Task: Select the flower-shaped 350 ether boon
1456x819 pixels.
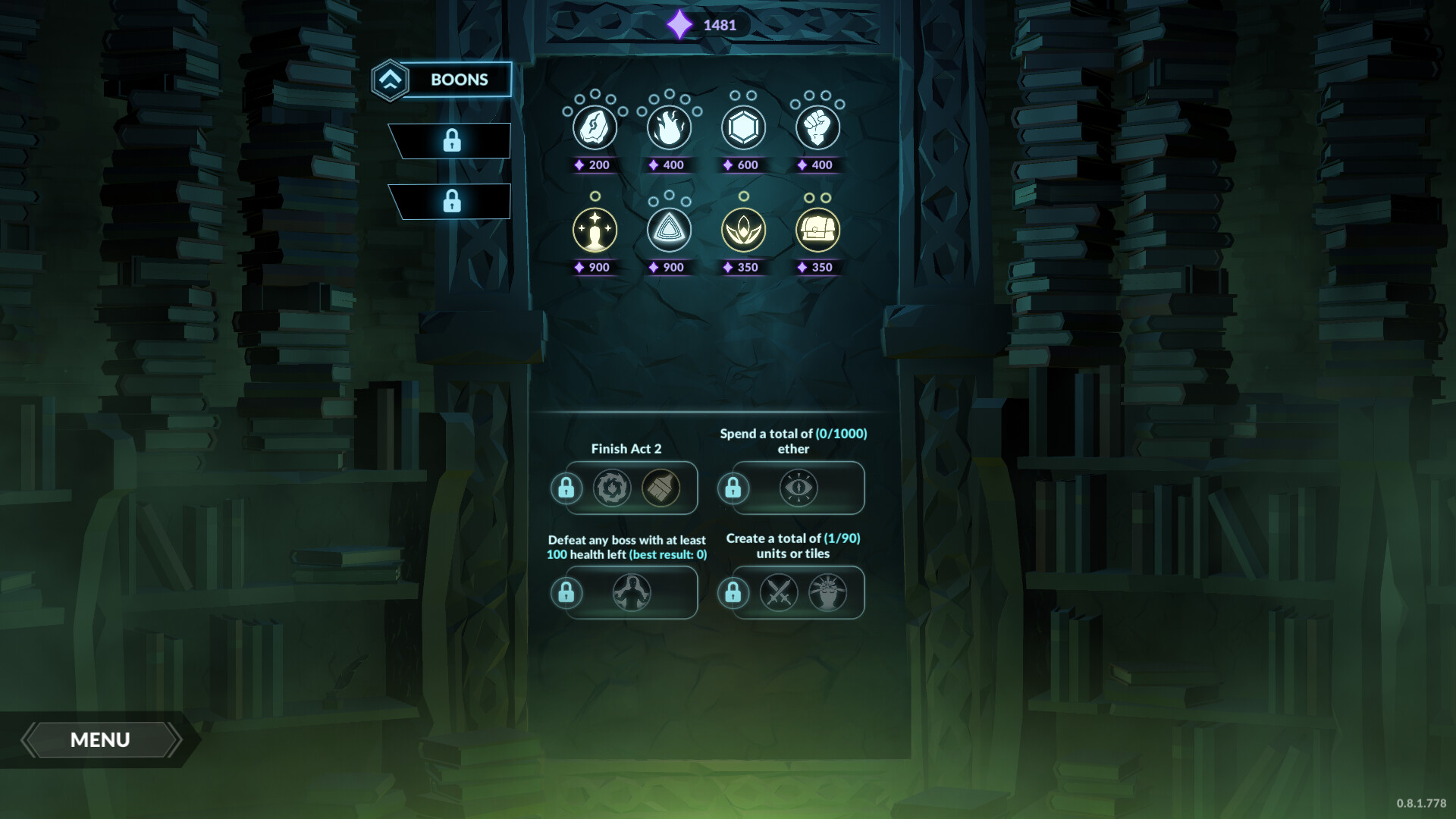Action: tap(743, 230)
